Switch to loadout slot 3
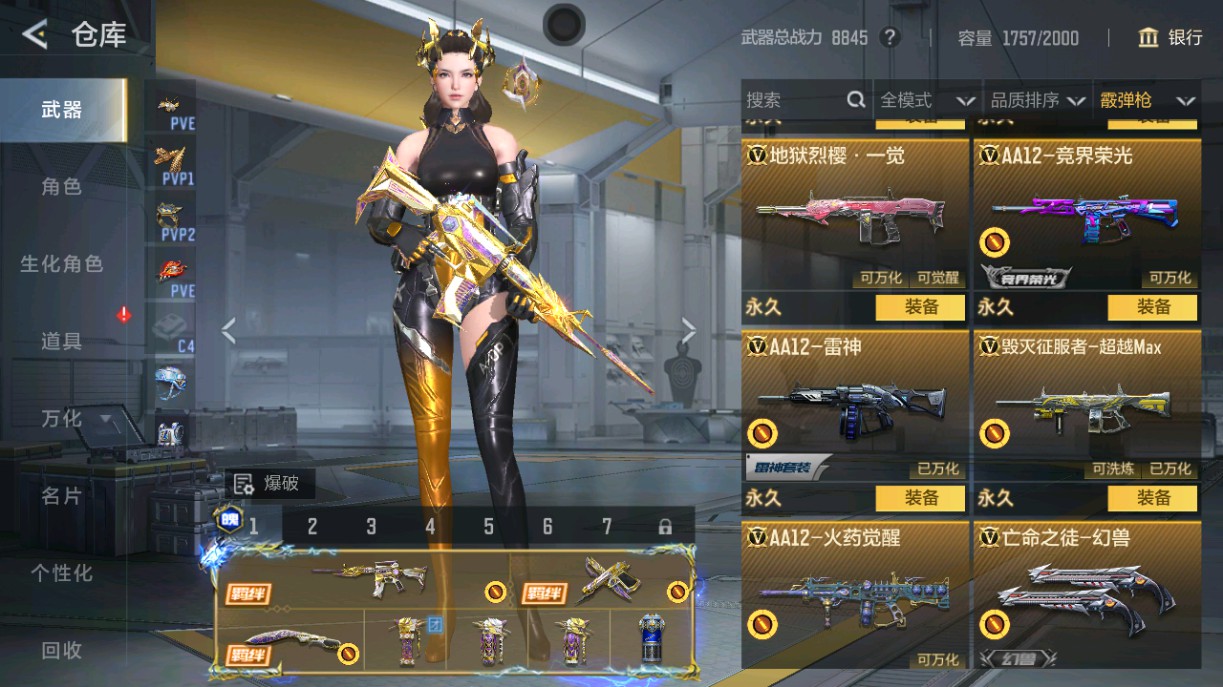This screenshot has width=1223, height=687. pyautogui.click(x=371, y=526)
